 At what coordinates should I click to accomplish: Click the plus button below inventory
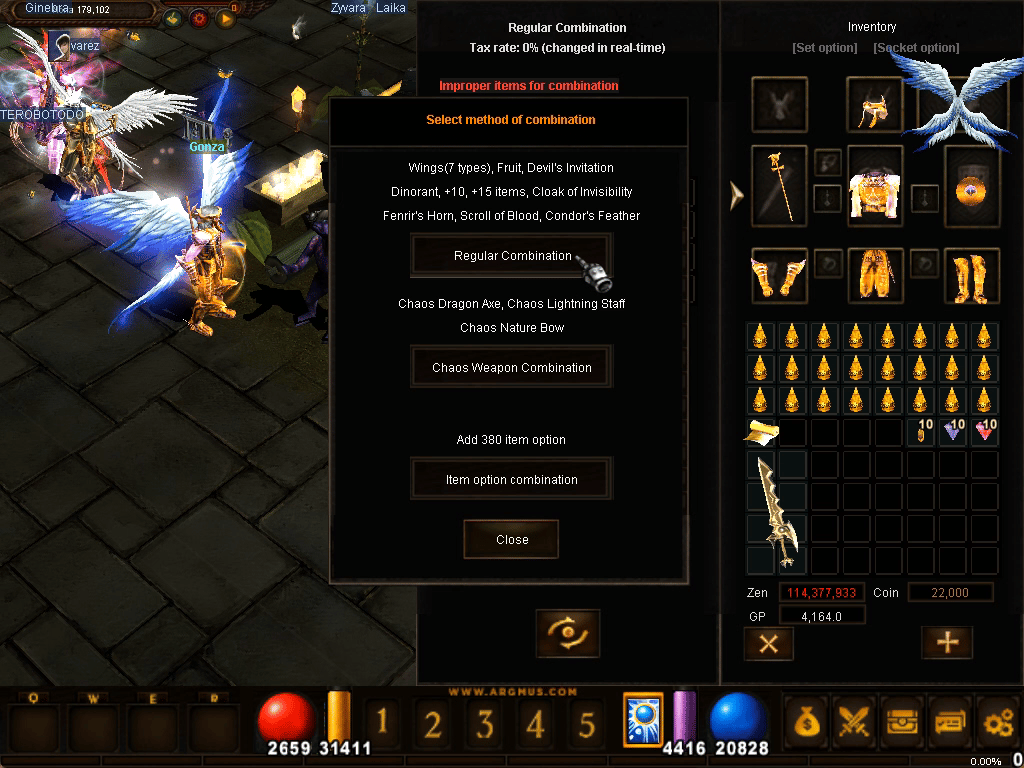click(946, 643)
